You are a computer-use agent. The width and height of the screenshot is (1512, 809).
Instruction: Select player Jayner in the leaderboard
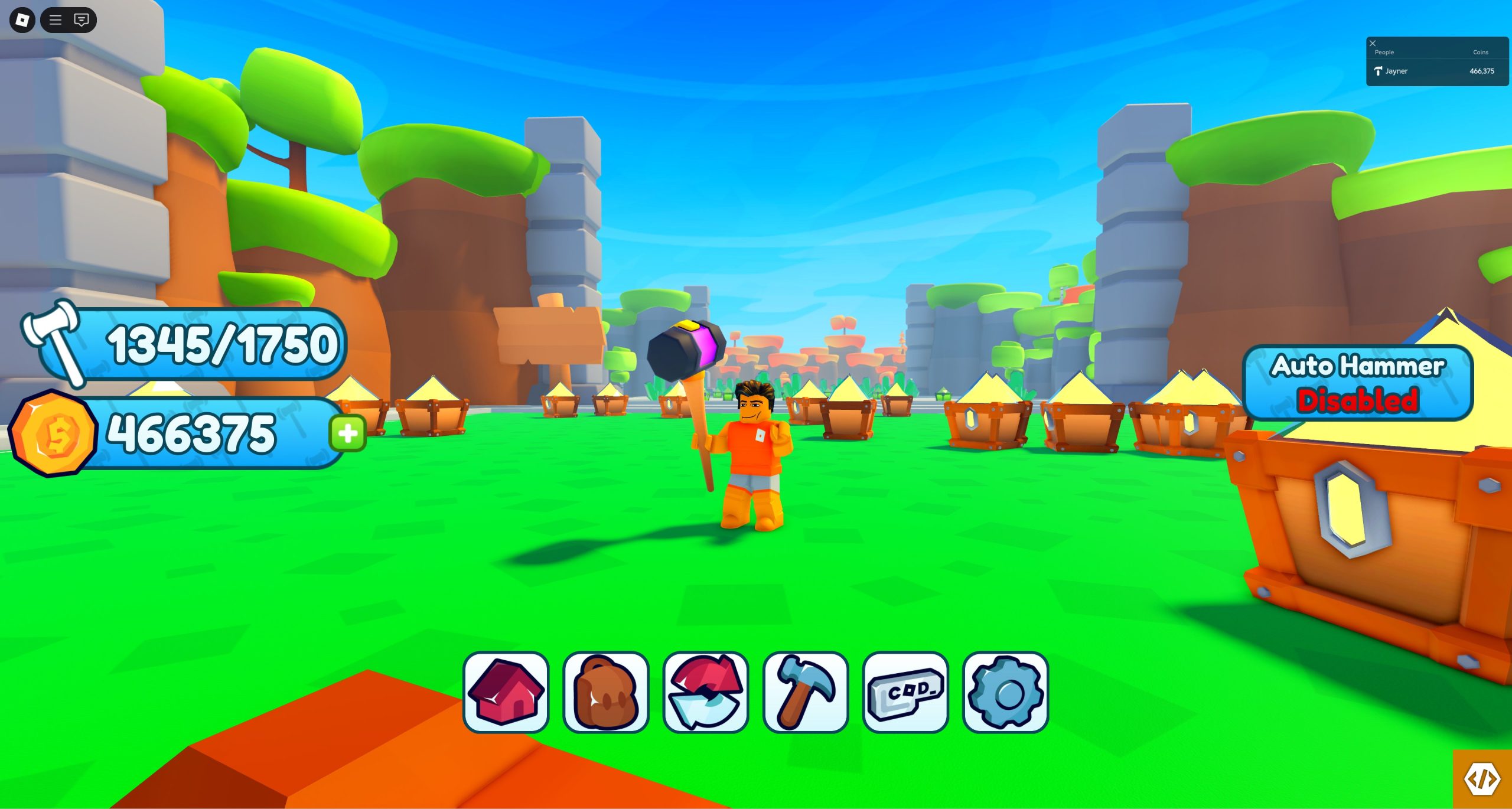tap(1396, 71)
